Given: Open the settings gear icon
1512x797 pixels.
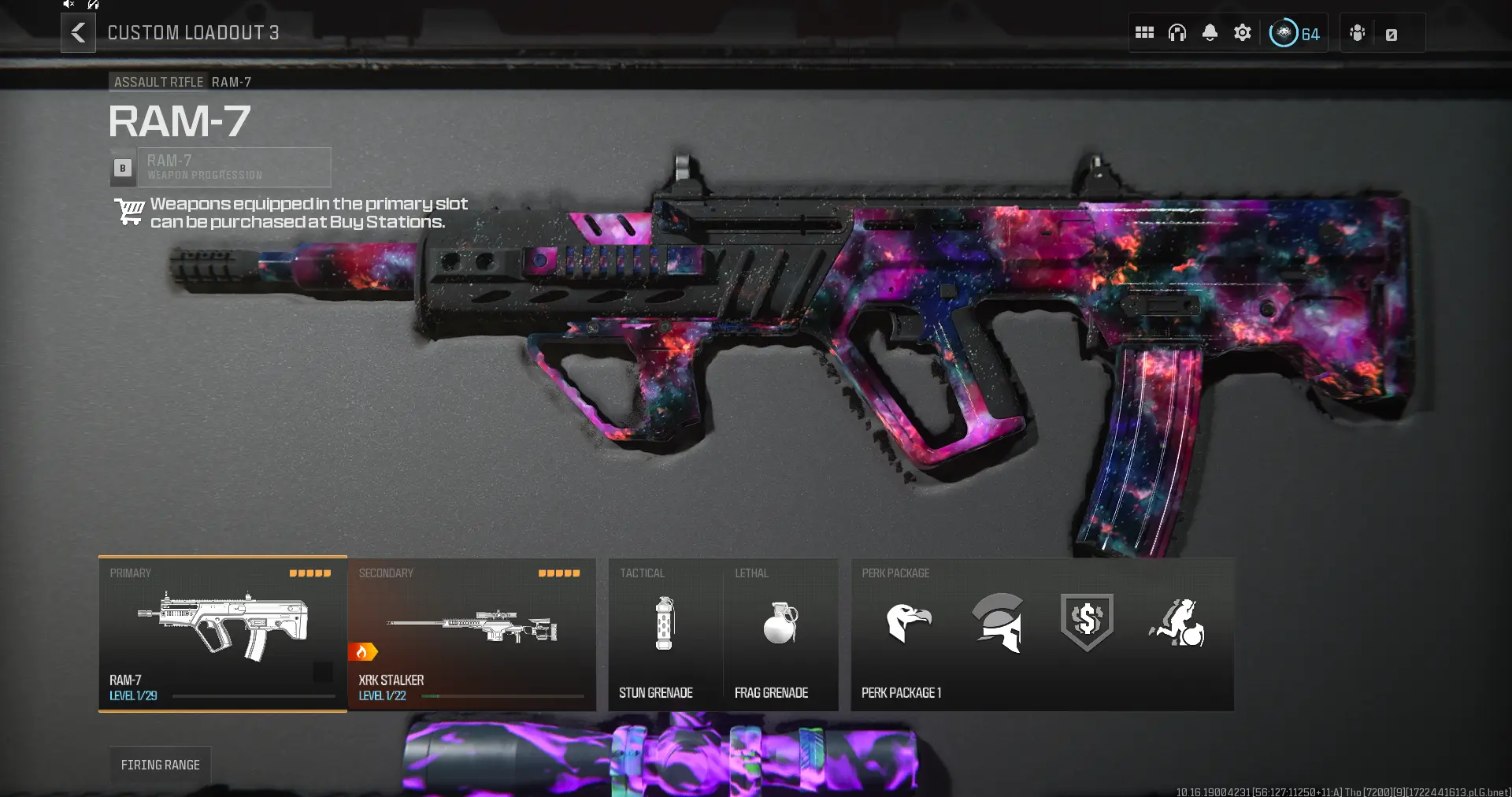Looking at the screenshot, I should (1243, 33).
